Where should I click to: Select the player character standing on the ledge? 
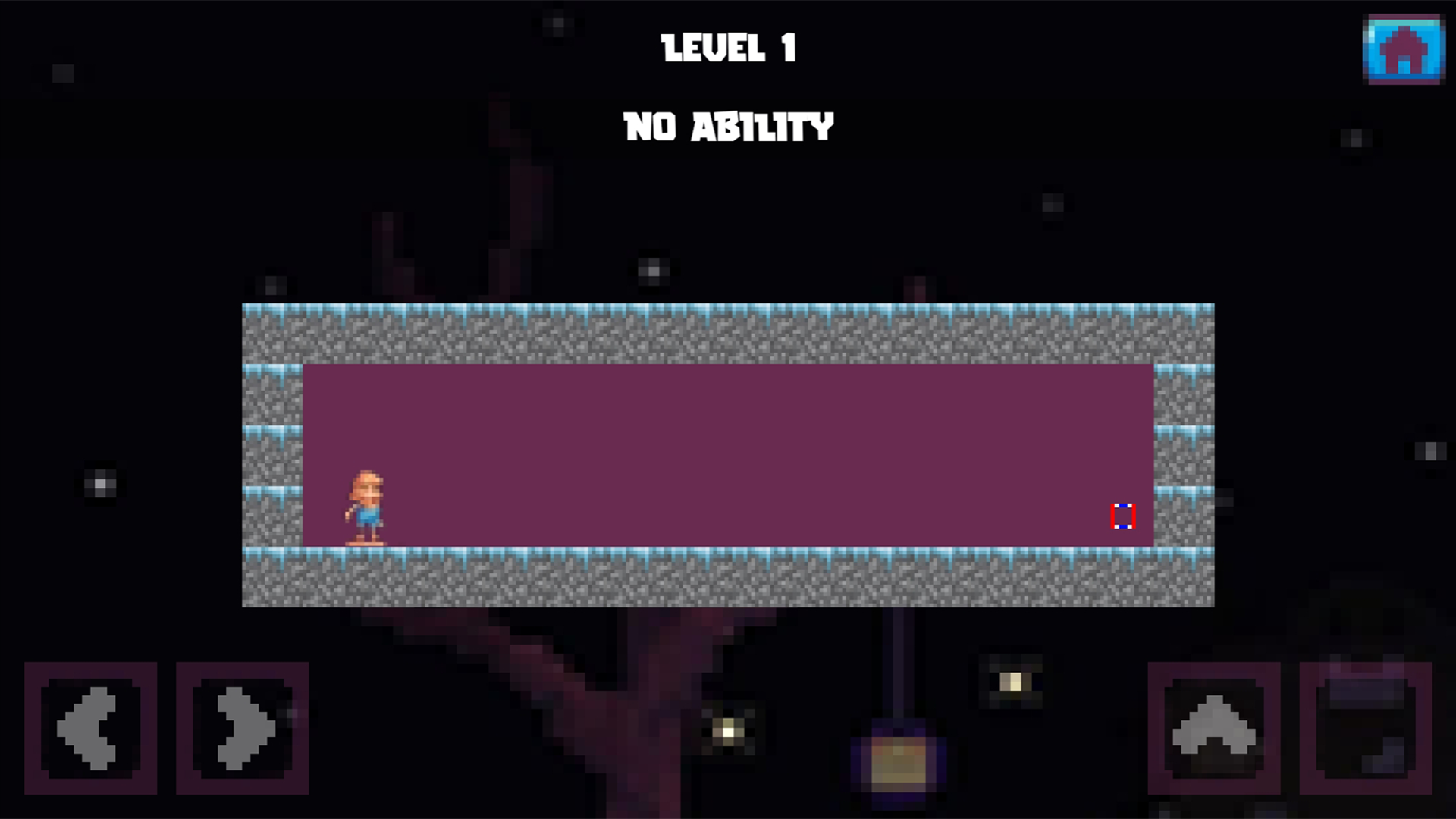tap(366, 507)
